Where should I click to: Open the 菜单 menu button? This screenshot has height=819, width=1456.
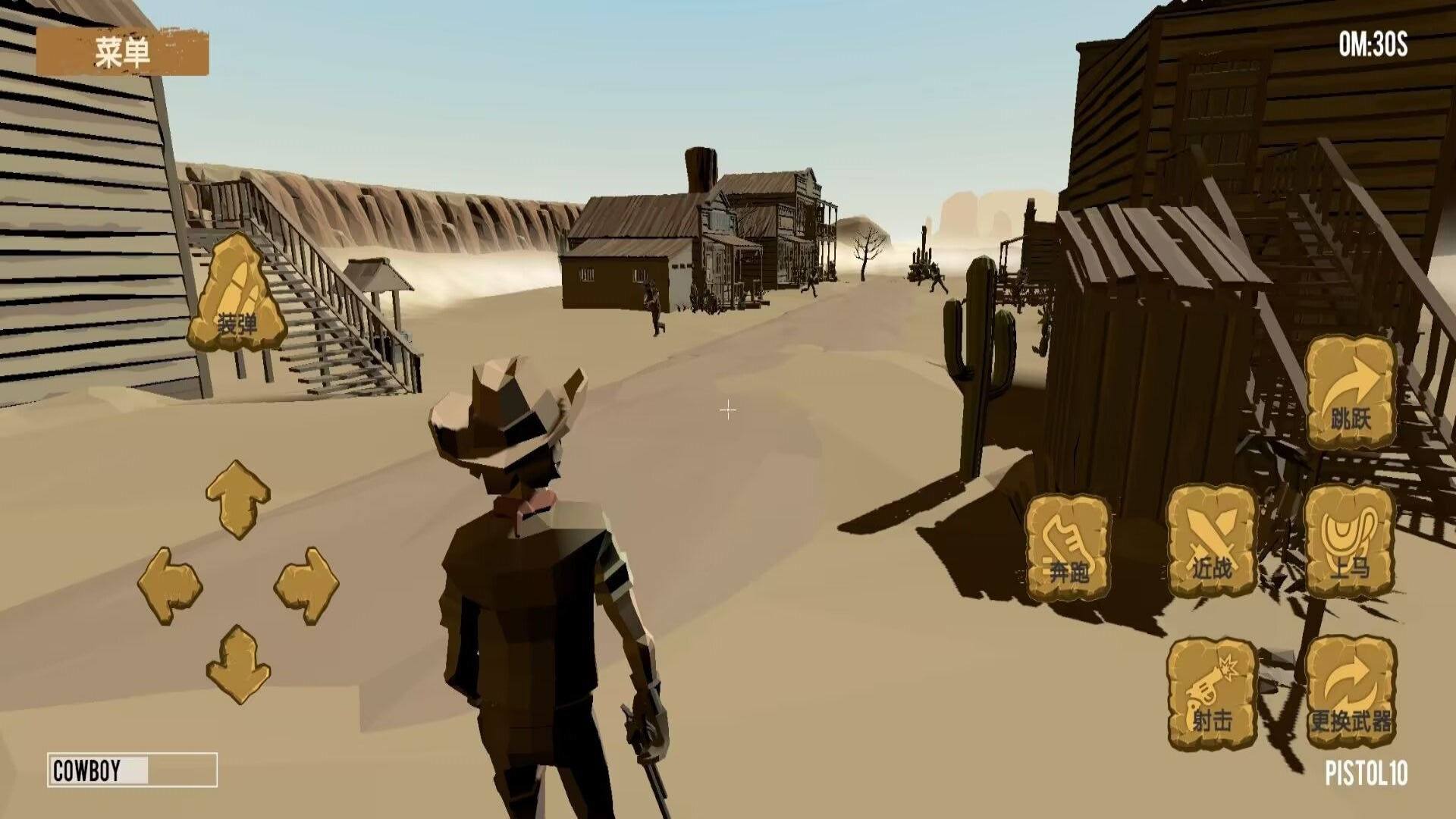pyautogui.click(x=123, y=52)
